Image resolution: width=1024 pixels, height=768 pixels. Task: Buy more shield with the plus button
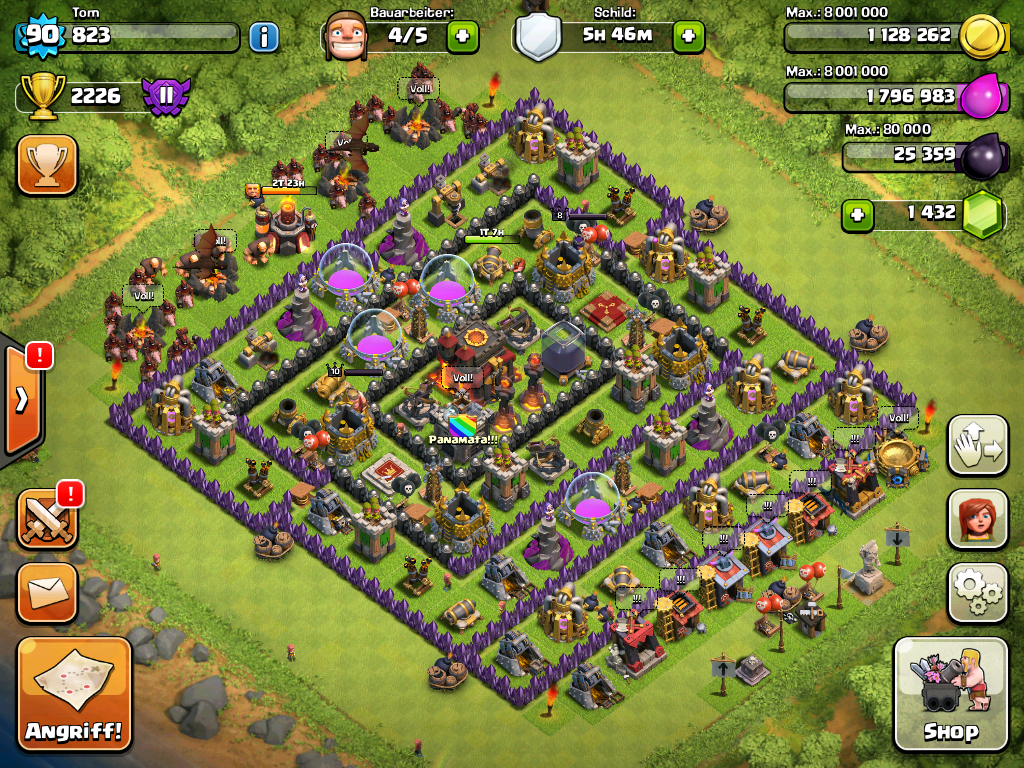tap(688, 37)
